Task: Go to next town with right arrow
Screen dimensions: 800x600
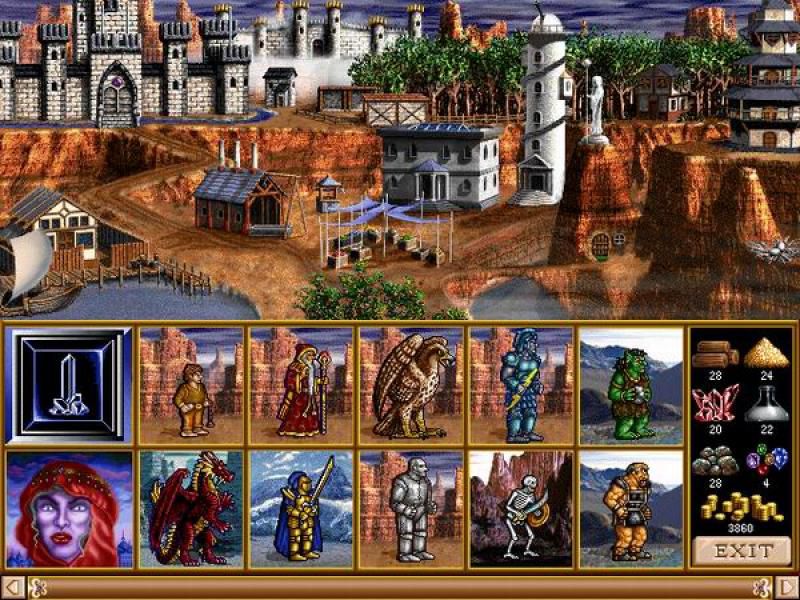Action: click(787, 587)
